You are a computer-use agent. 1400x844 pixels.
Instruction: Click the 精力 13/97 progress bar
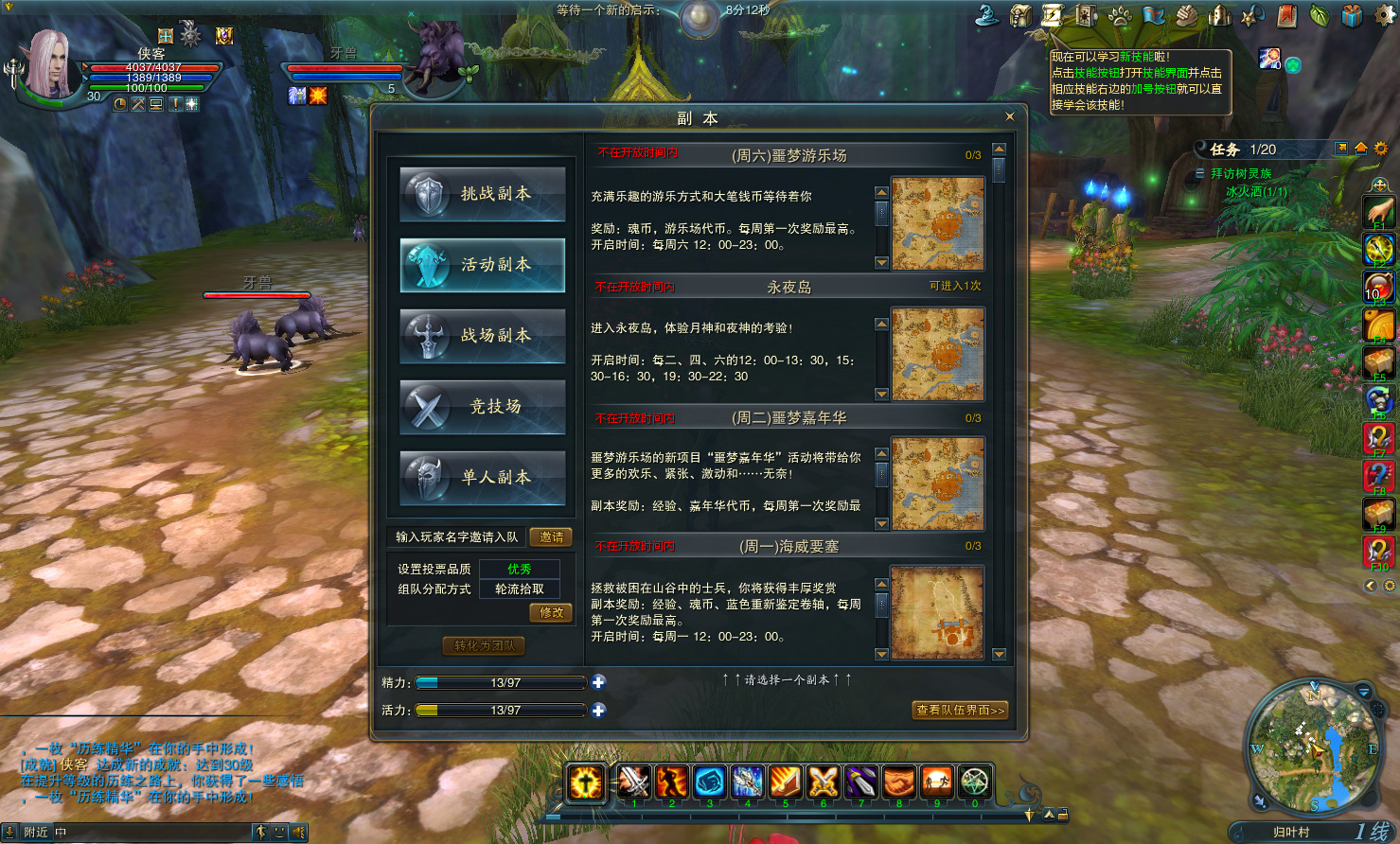(499, 682)
